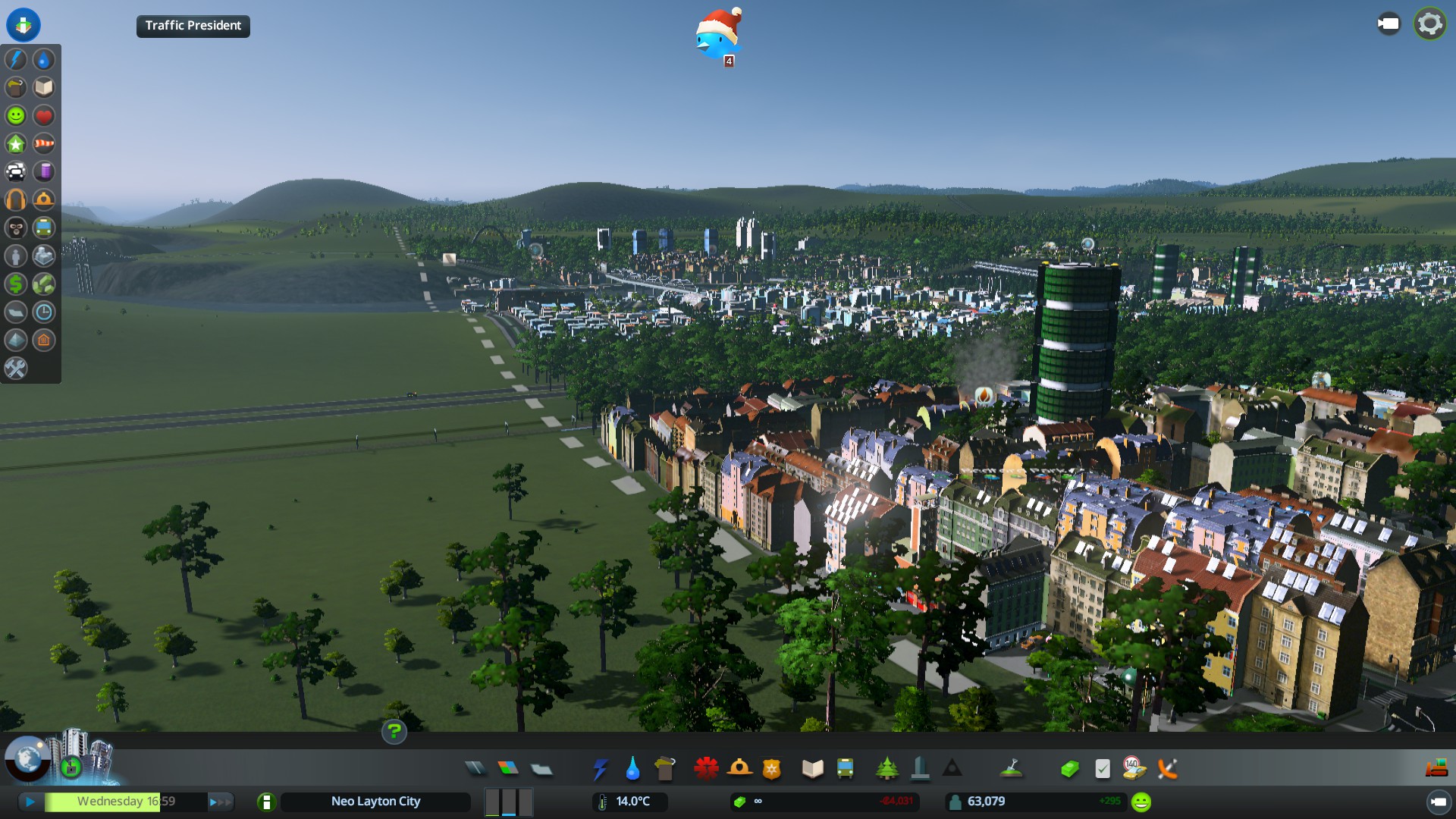This screenshot has height=819, width=1456.
Task: Open the parks tree menu
Action: coord(886,769)
